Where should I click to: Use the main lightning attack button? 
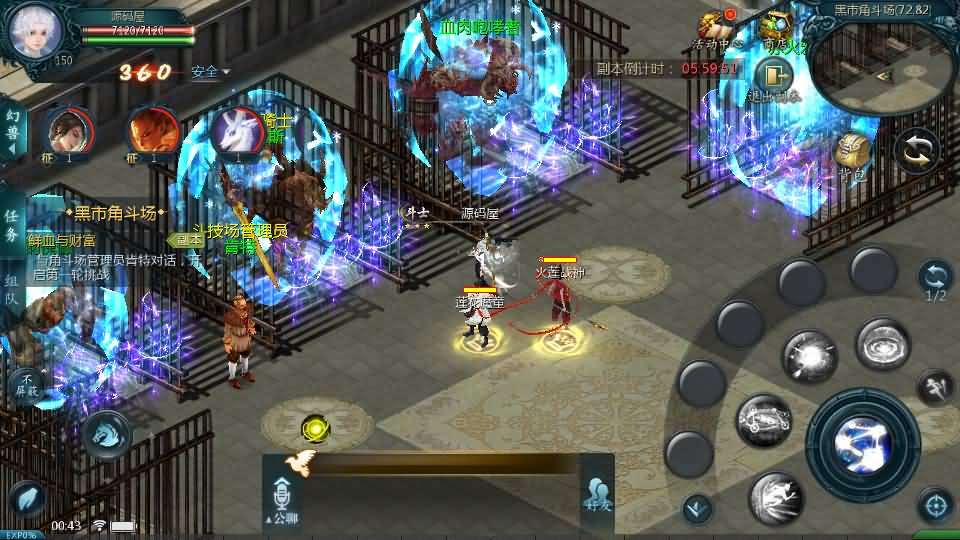pos(862,442)
